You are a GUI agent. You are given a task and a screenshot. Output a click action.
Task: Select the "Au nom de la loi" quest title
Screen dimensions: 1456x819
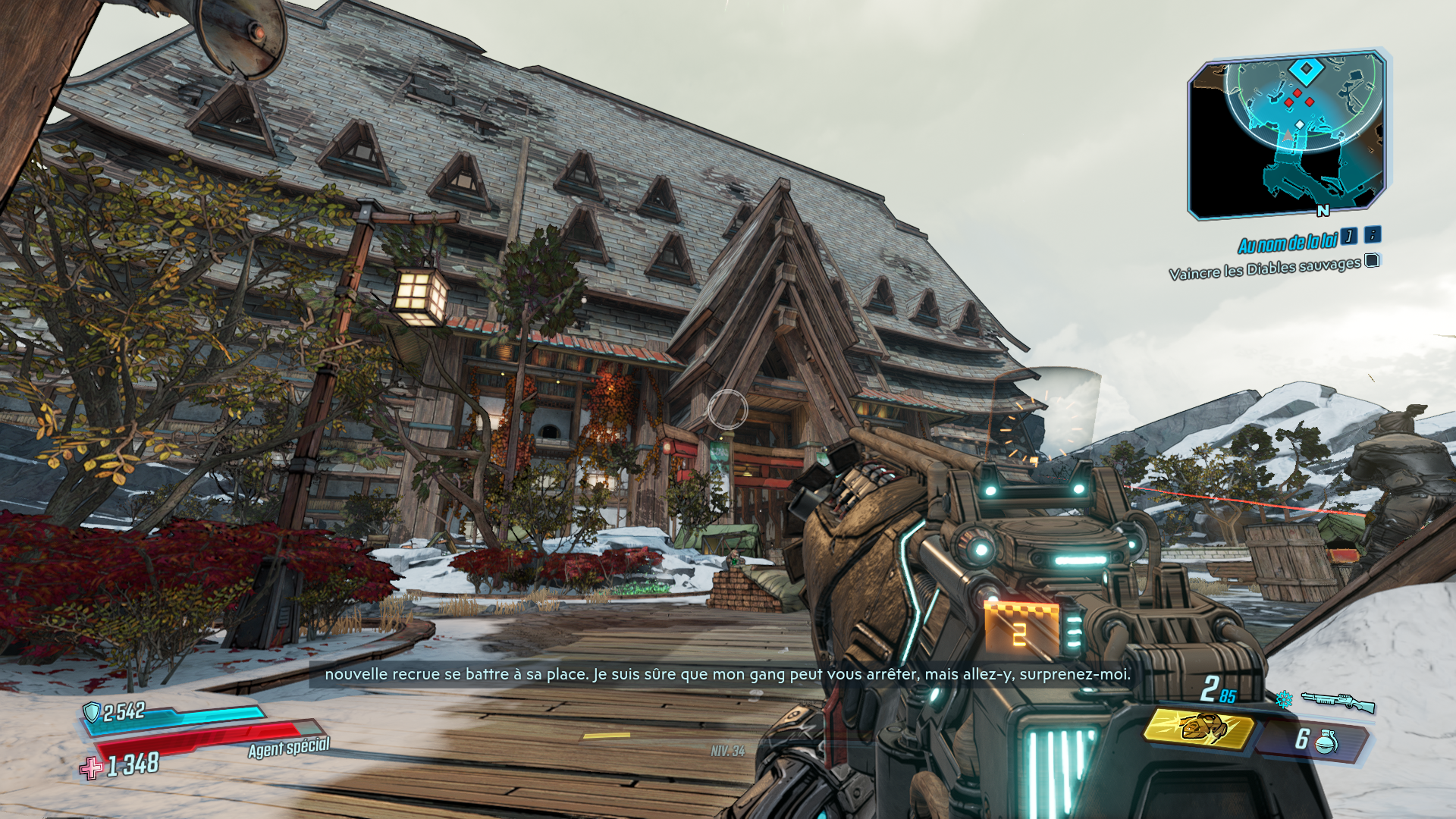(1287, 243)
